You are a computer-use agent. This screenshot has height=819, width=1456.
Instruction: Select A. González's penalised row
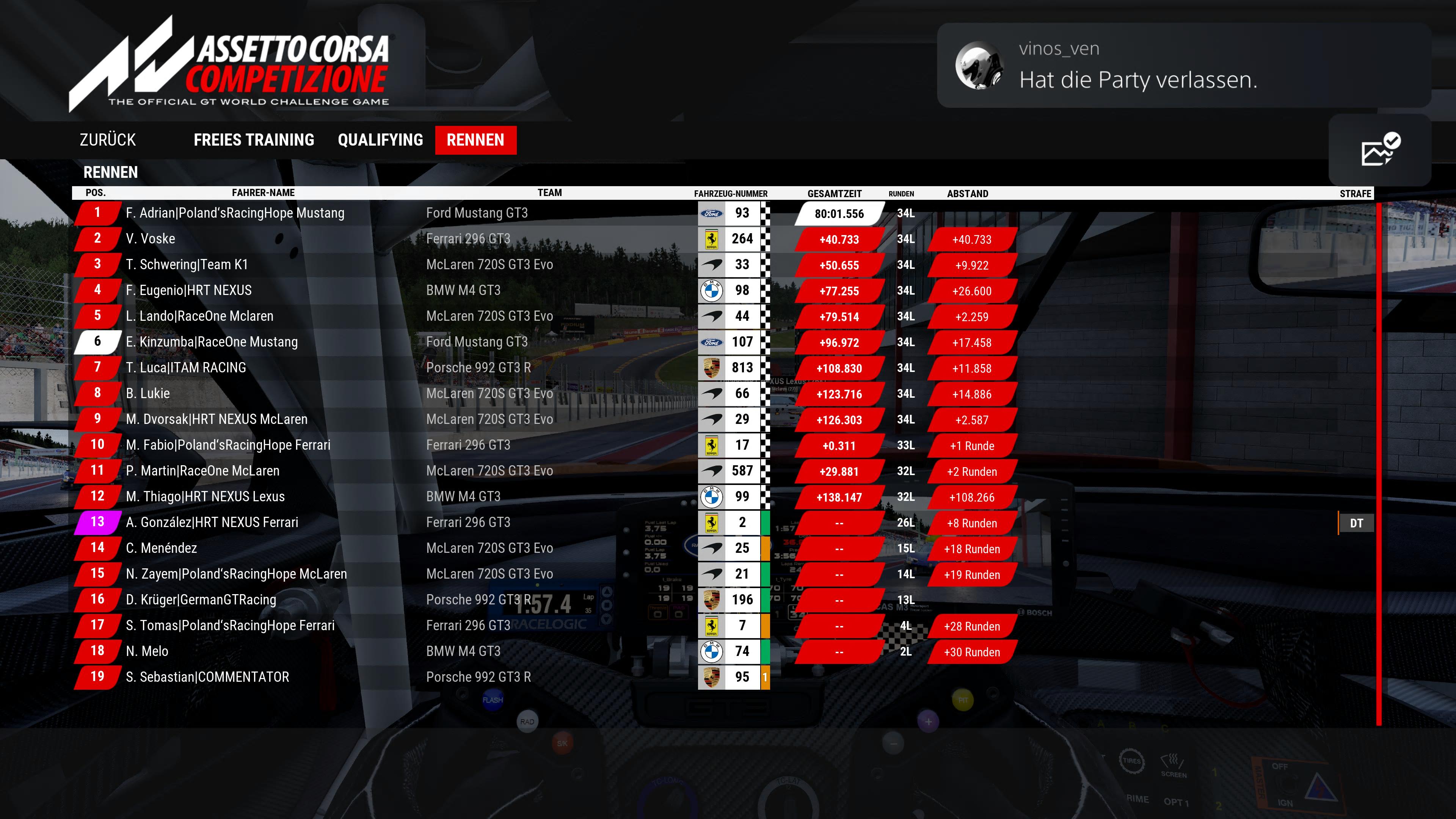(212, 523)
